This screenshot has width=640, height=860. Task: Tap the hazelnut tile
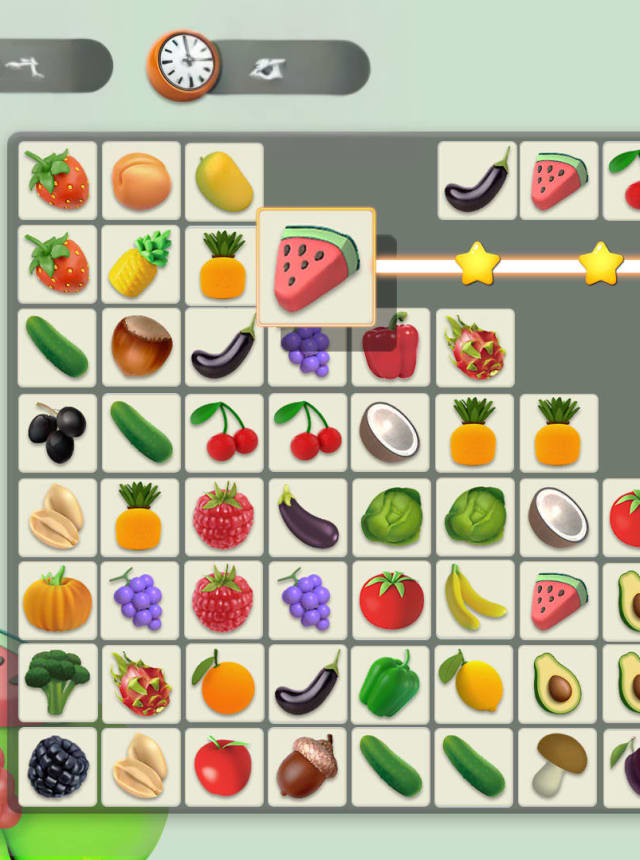click(x=141, y=348)
